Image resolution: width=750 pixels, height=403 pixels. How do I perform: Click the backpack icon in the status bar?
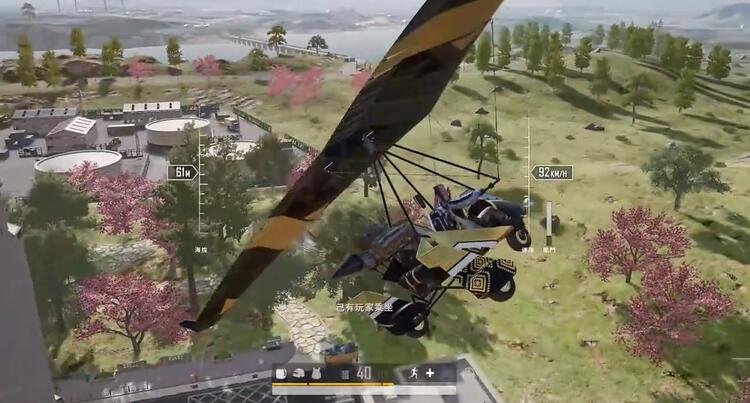281,373
